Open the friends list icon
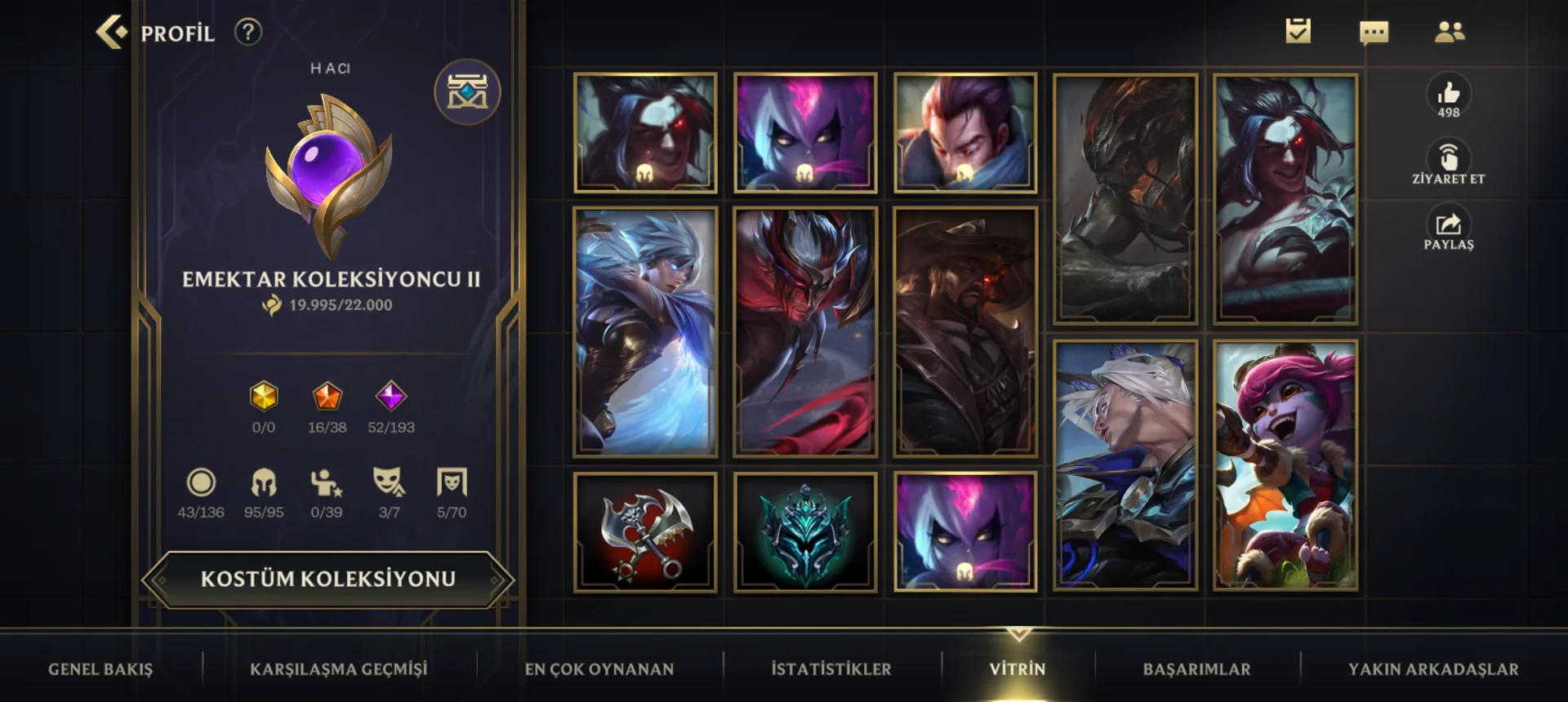Viewport: 1568px width, 702px height. pos(1450,33)
